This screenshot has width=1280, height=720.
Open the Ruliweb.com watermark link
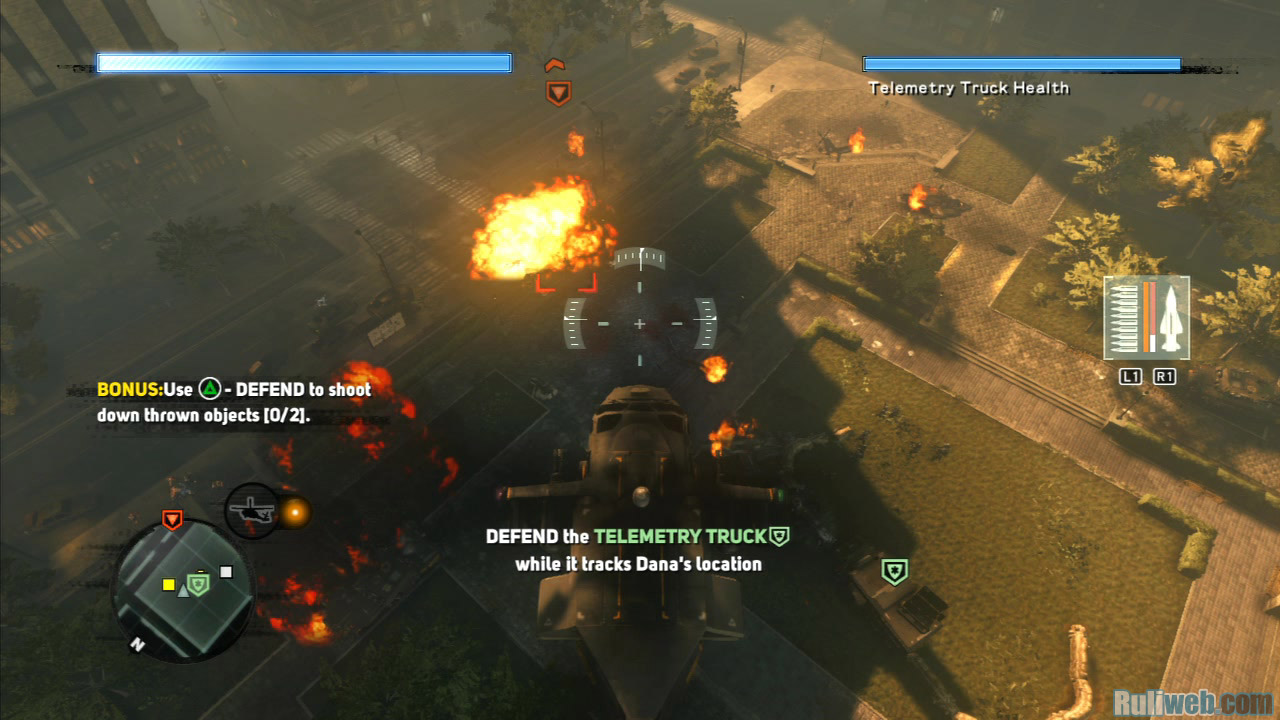(x=1192, y=700)
